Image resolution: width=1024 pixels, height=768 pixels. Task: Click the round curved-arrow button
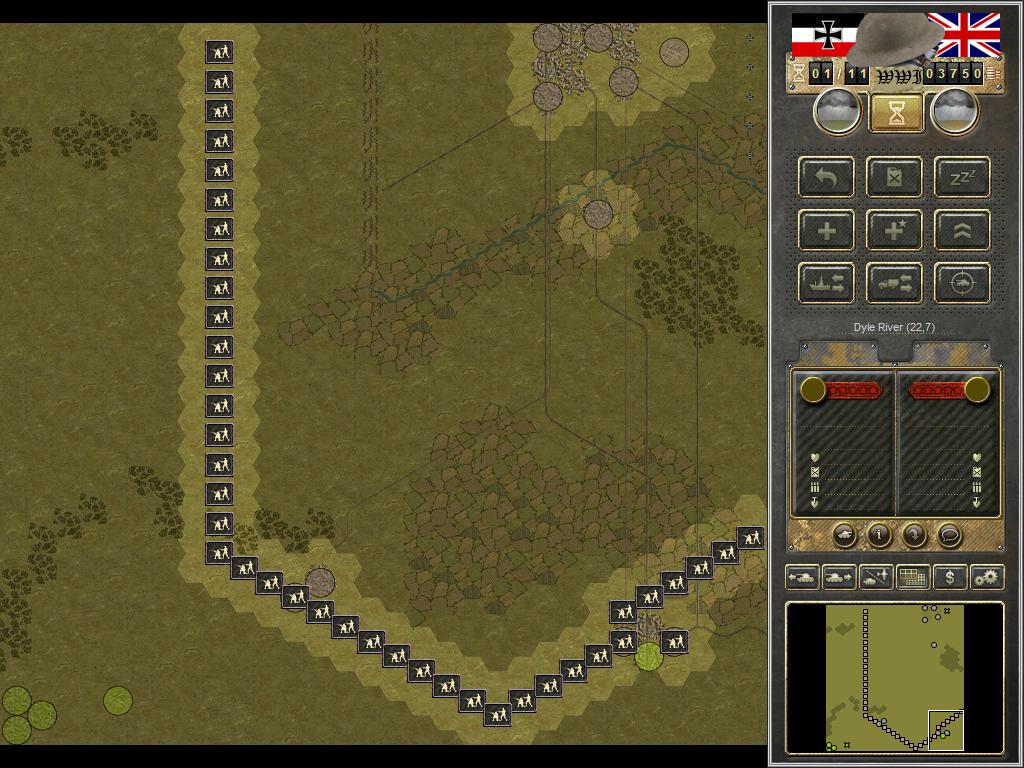(914, 535)
